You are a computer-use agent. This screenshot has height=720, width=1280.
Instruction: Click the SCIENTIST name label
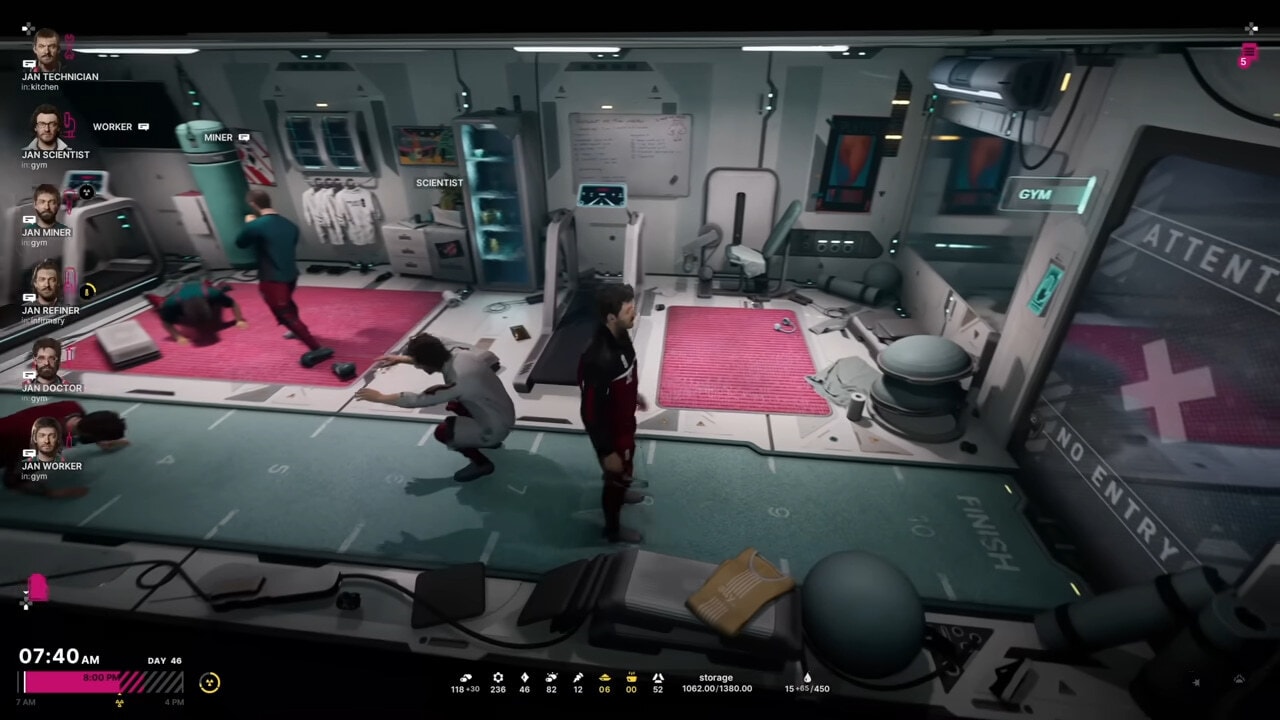tap(439, 183)
